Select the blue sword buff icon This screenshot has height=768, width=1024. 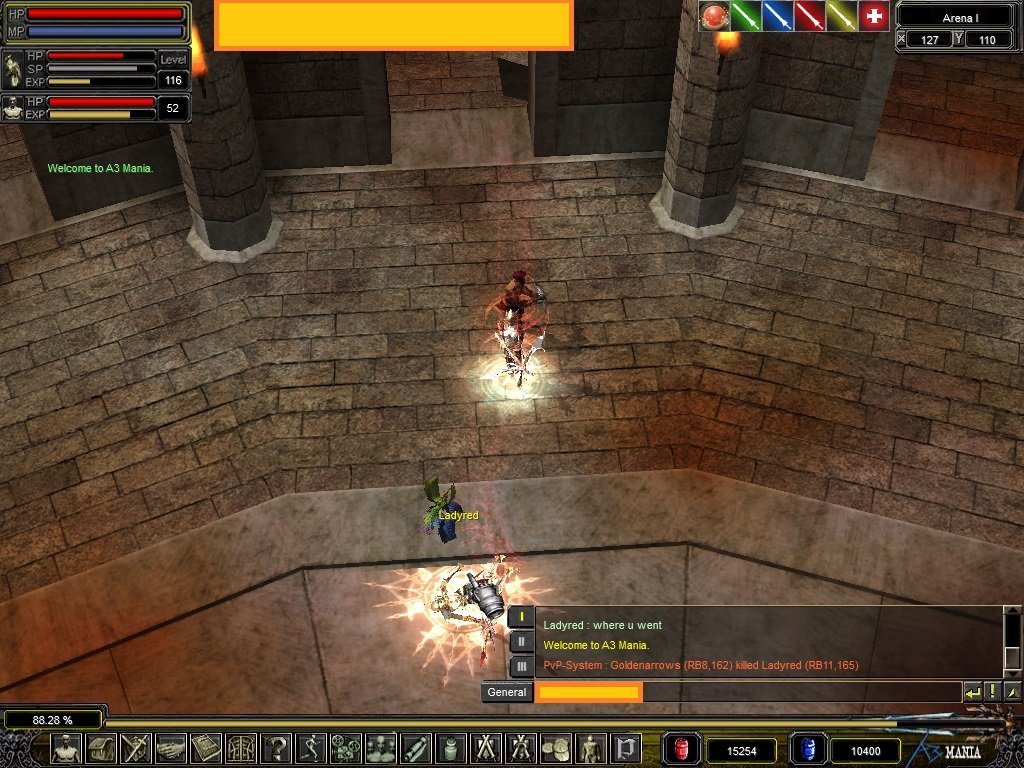pyautogui.click(x=777, y=16)
